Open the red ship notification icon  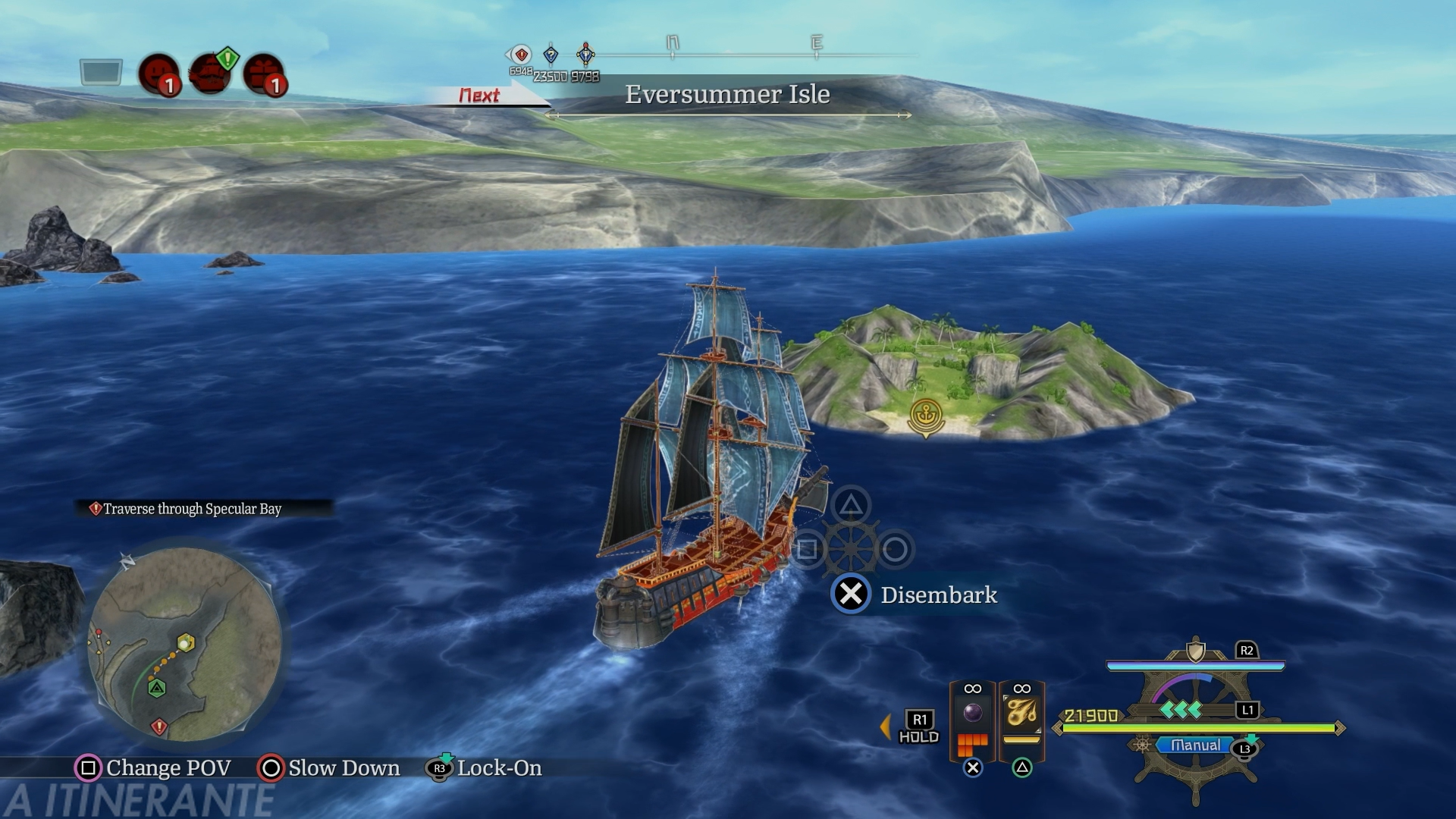tap(210, 74)
